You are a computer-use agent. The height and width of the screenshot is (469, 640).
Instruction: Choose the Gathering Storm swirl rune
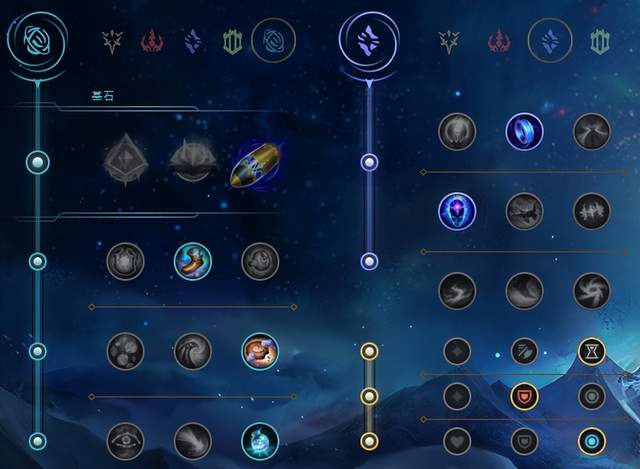point(591,290)
